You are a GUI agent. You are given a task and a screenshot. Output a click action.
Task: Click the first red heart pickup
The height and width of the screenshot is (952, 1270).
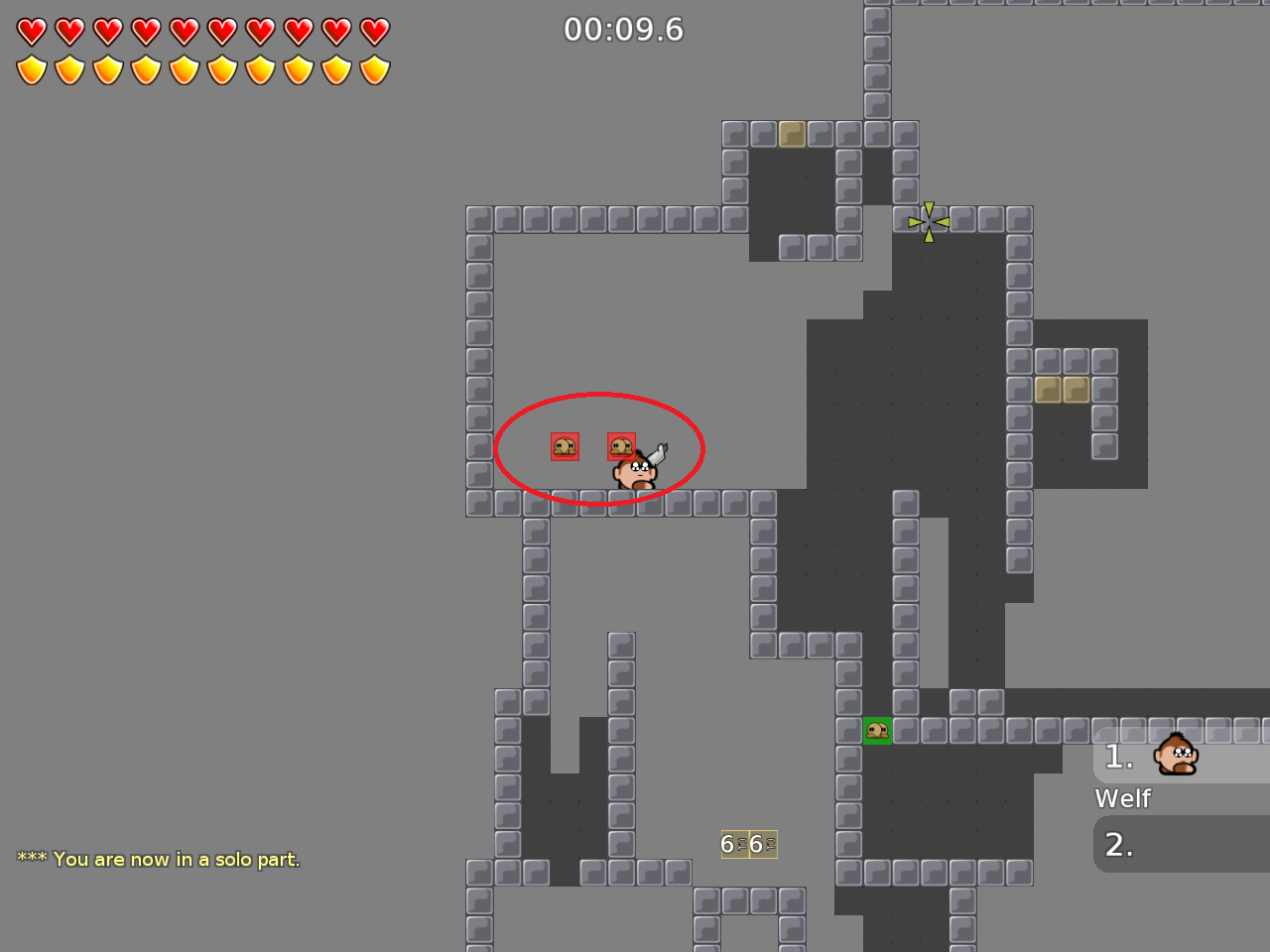coord(31,31)
